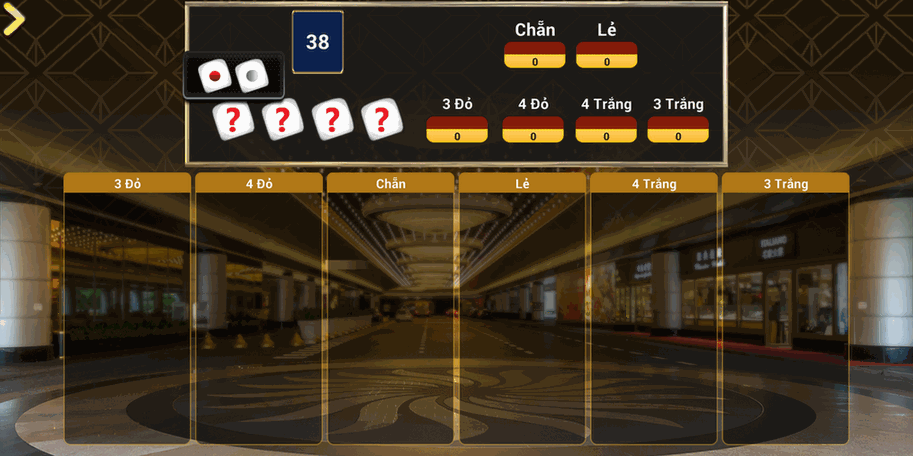
Task: Select the 4 Đỏ column header in the lower table
Action: (x=259, y=184)
